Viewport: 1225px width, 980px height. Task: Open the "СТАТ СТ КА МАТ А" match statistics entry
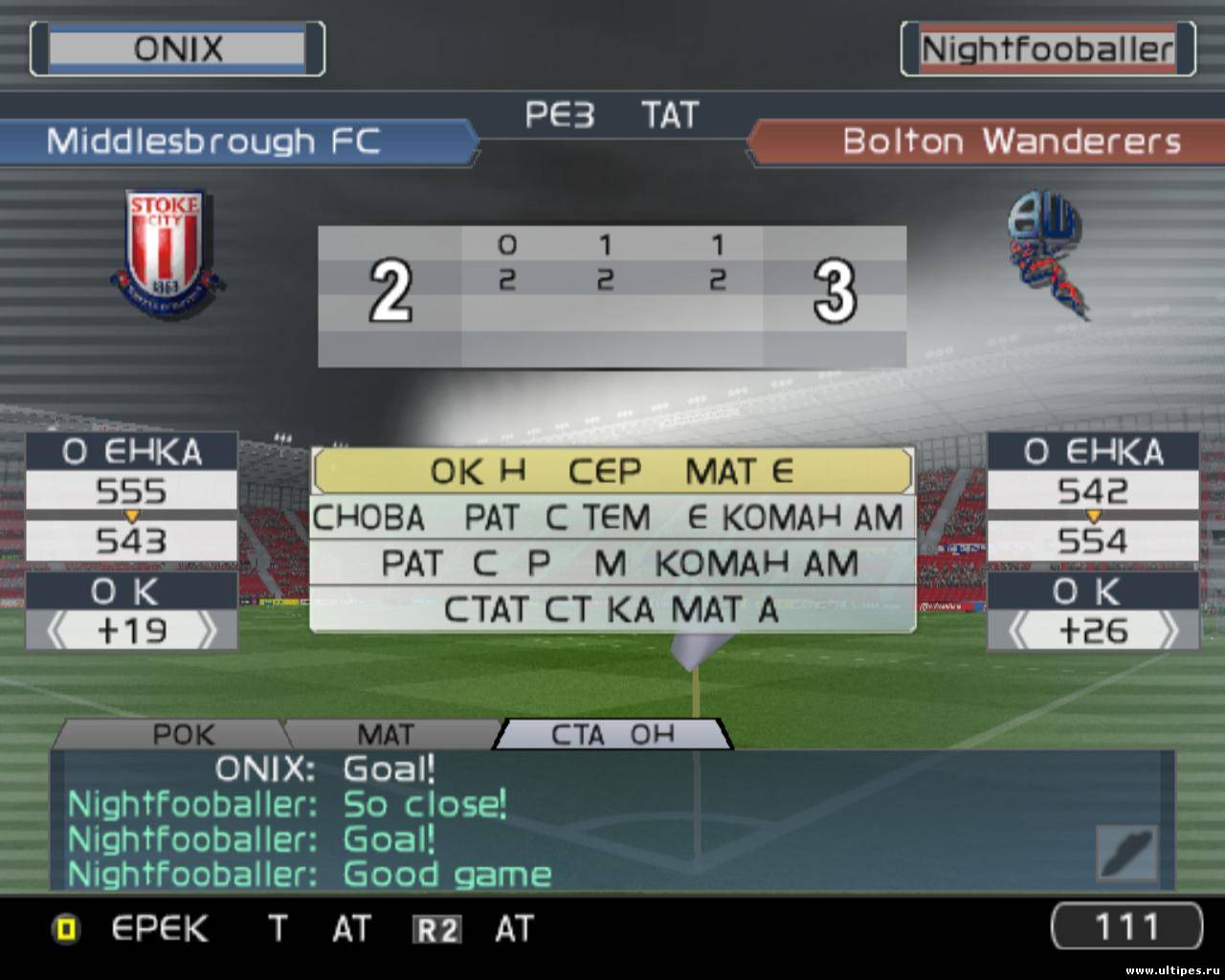pos(612,610)
